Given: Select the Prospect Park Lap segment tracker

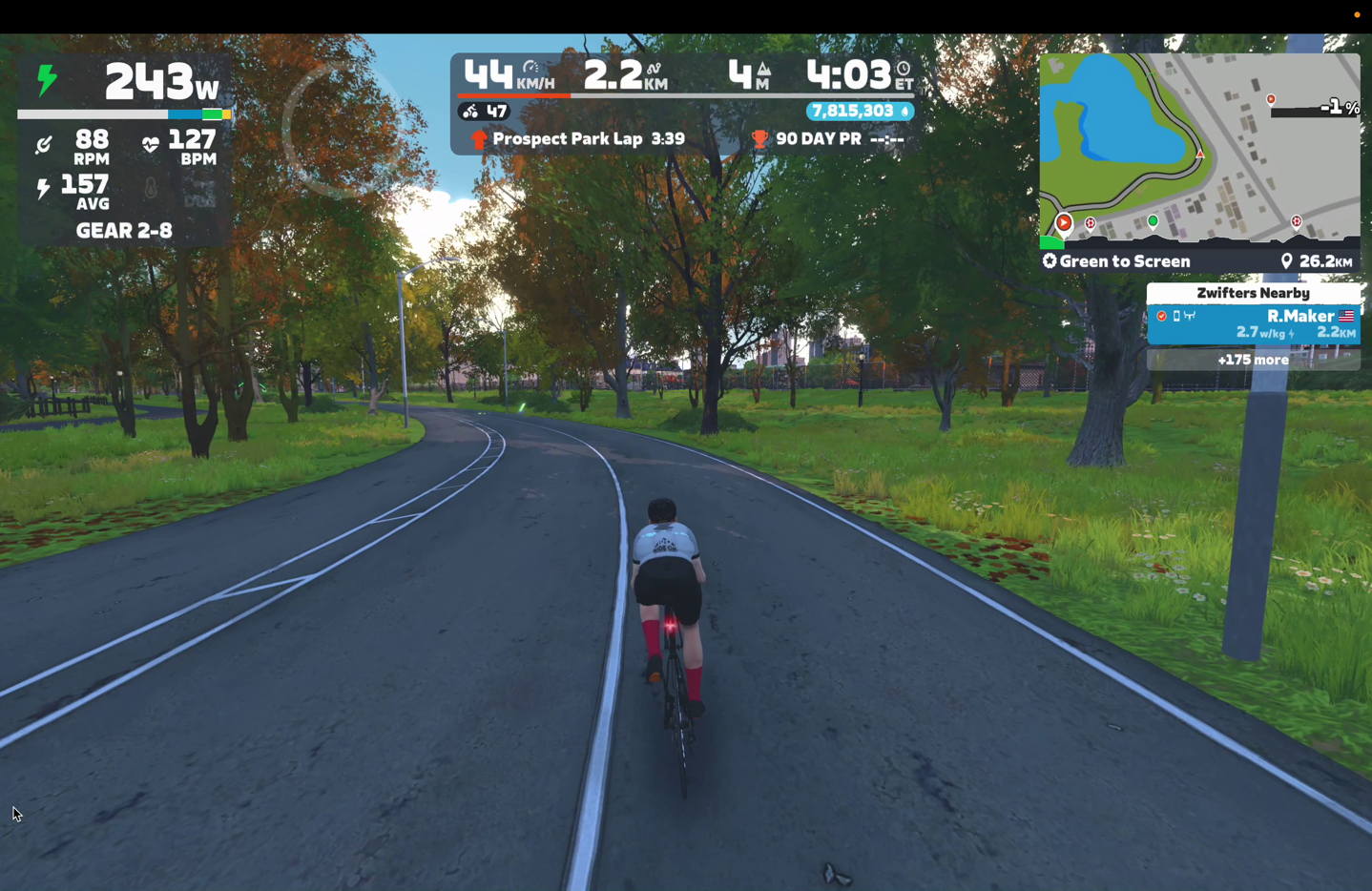Looking at the screenshot, I should 579,139.
